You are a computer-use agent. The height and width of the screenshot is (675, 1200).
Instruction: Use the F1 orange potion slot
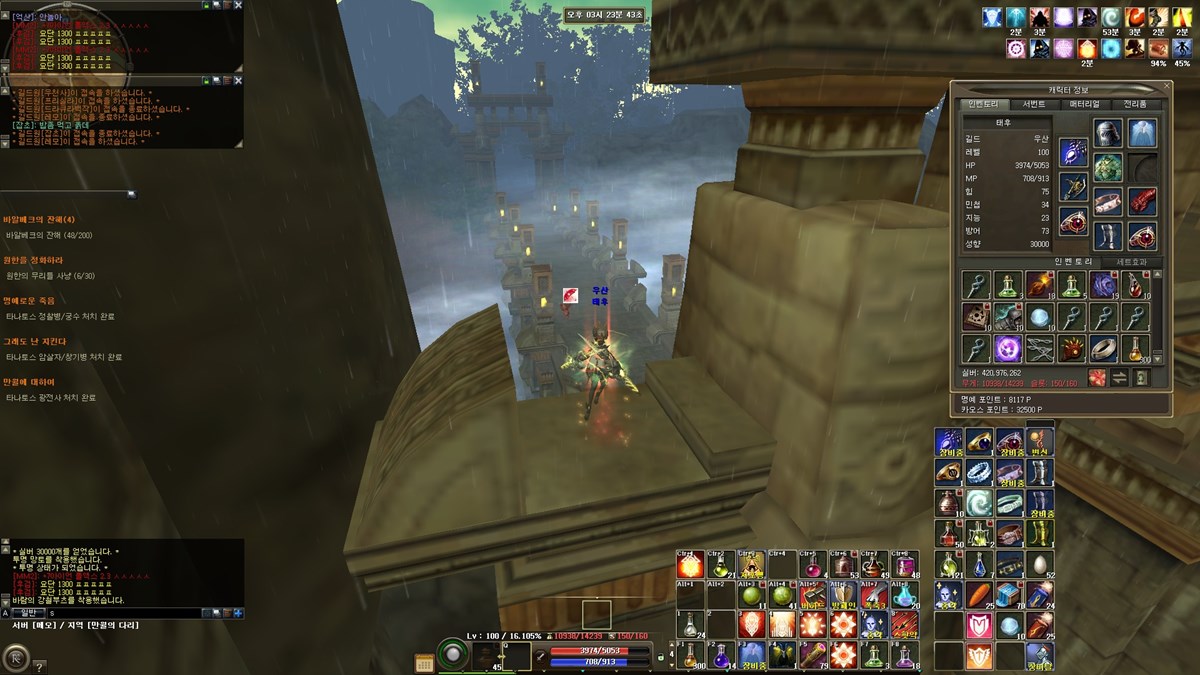(x=689, y=655)
